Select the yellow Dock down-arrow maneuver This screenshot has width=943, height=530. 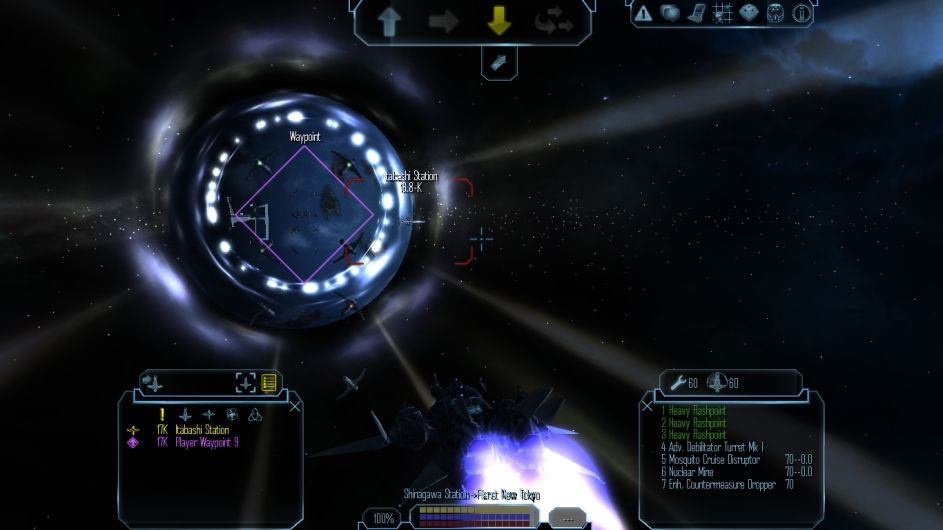coord(498,20)
